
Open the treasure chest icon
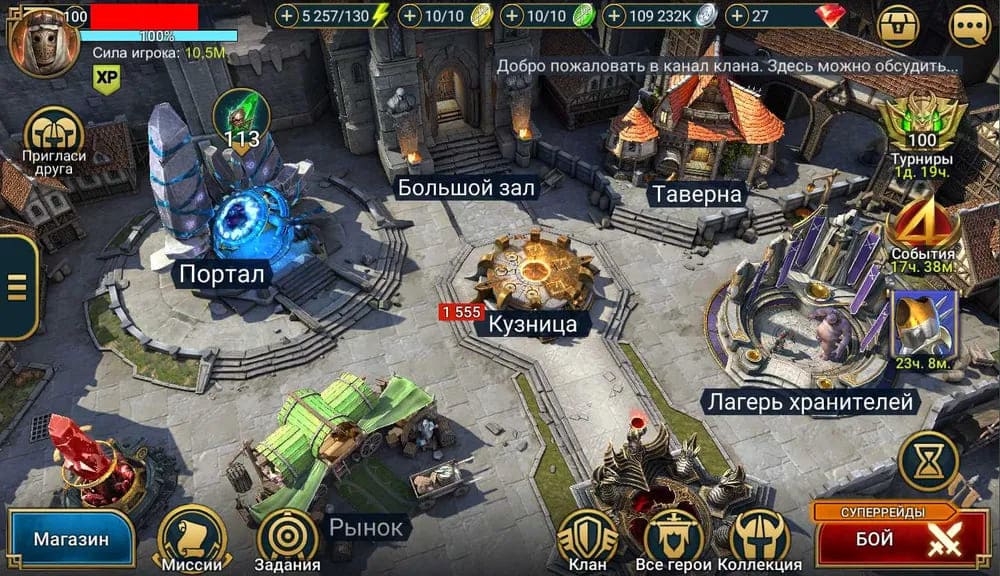pos(898,27)
